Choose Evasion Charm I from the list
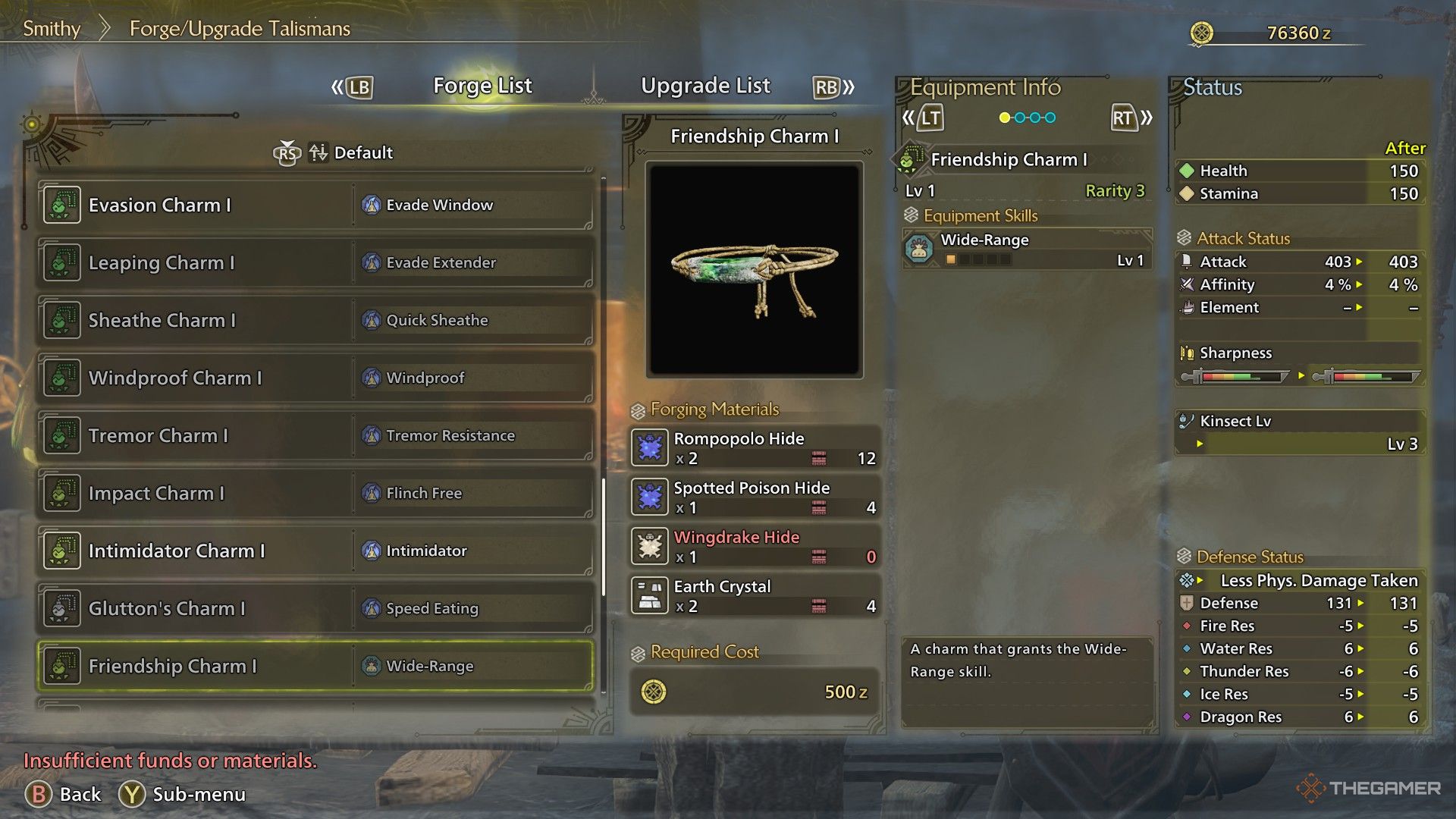 point(315,206)
